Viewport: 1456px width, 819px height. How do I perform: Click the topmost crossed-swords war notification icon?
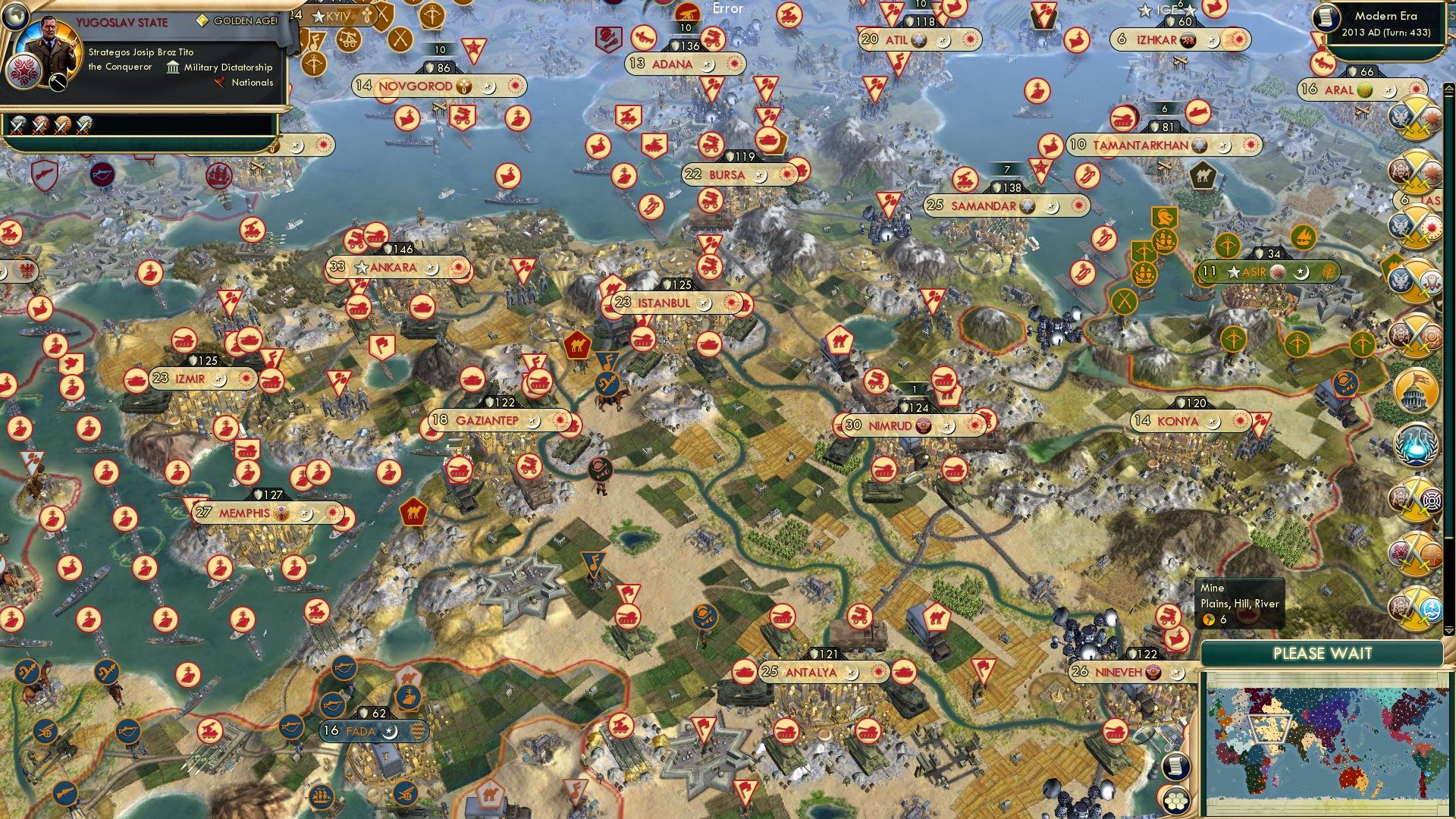pos(1415,120)
